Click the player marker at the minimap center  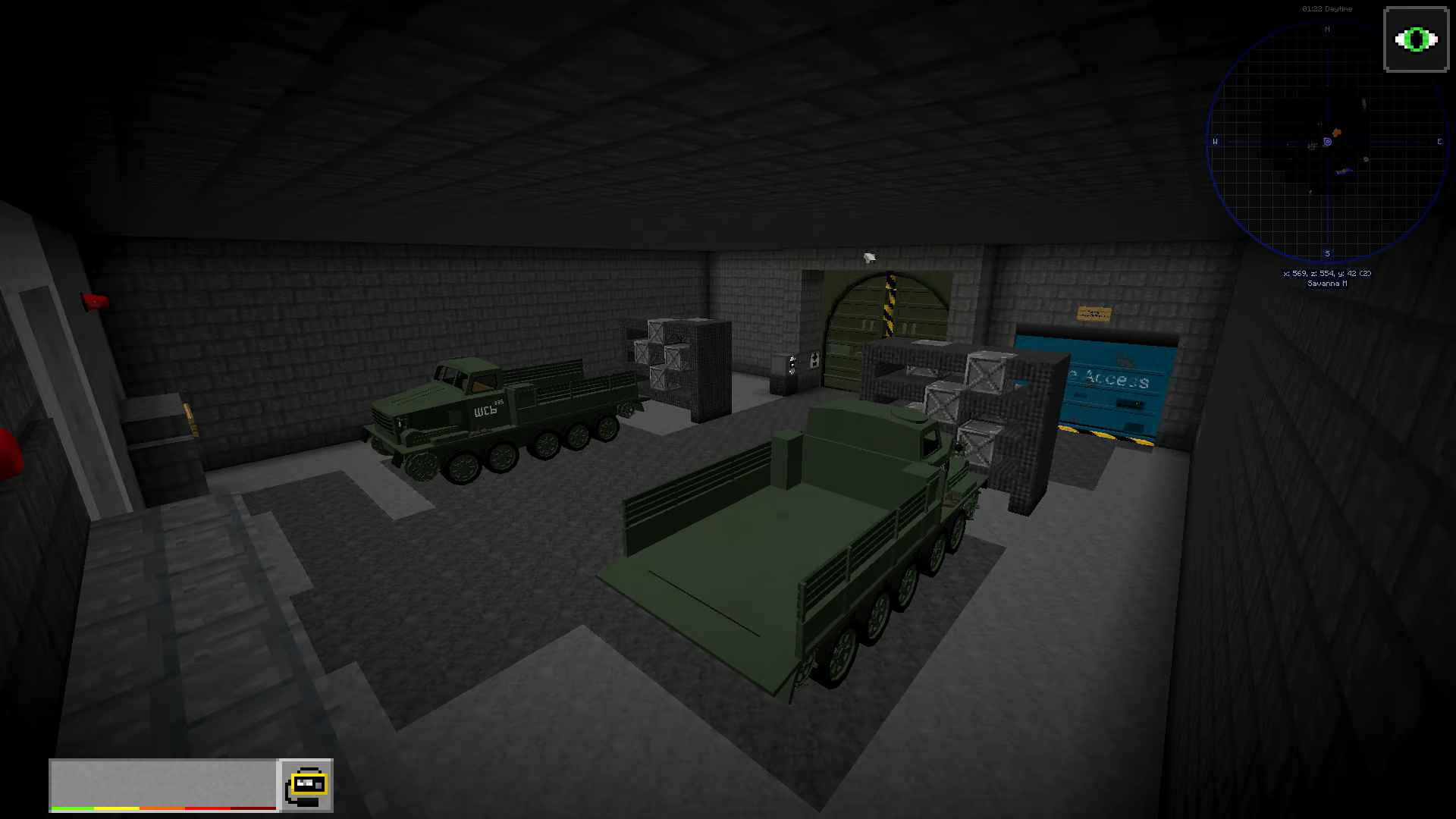[1328, 142]
